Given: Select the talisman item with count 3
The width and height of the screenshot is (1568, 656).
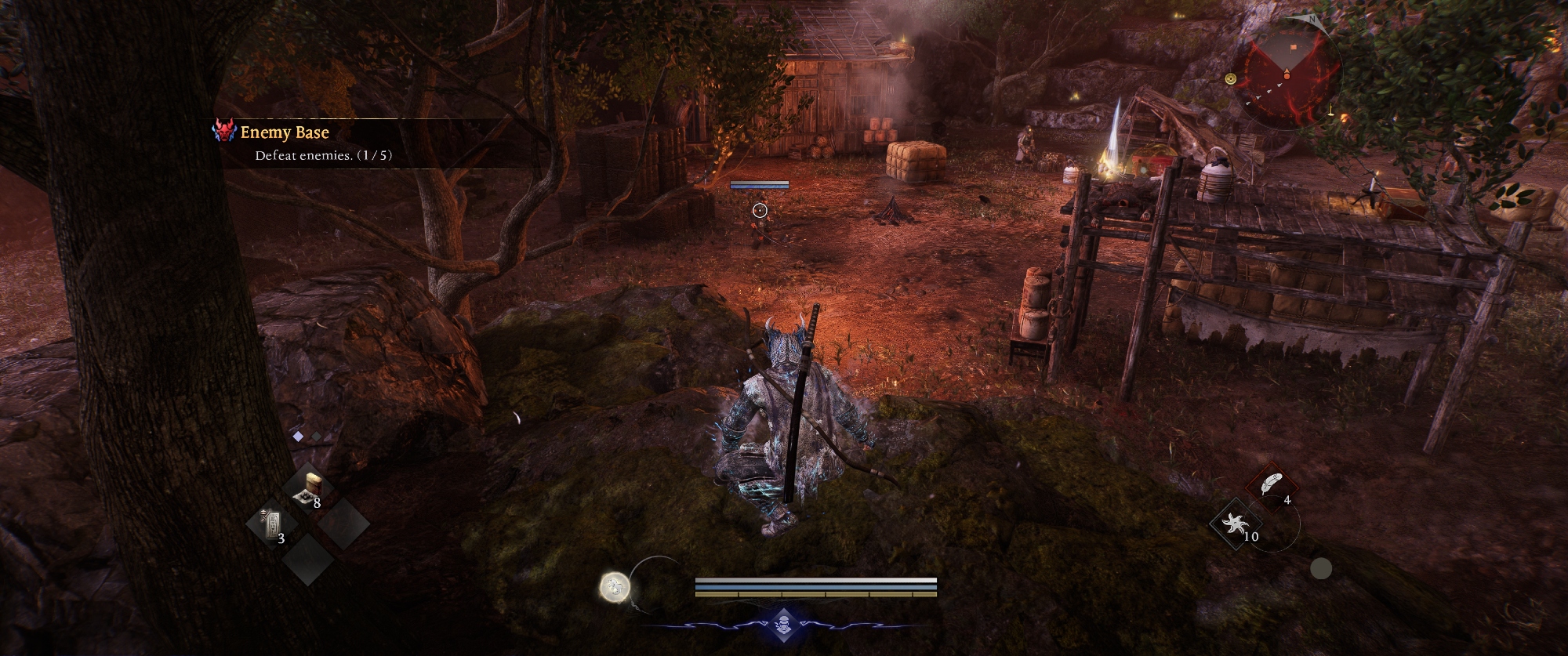Looking at the screenshot, I should [x=273, y=524].
